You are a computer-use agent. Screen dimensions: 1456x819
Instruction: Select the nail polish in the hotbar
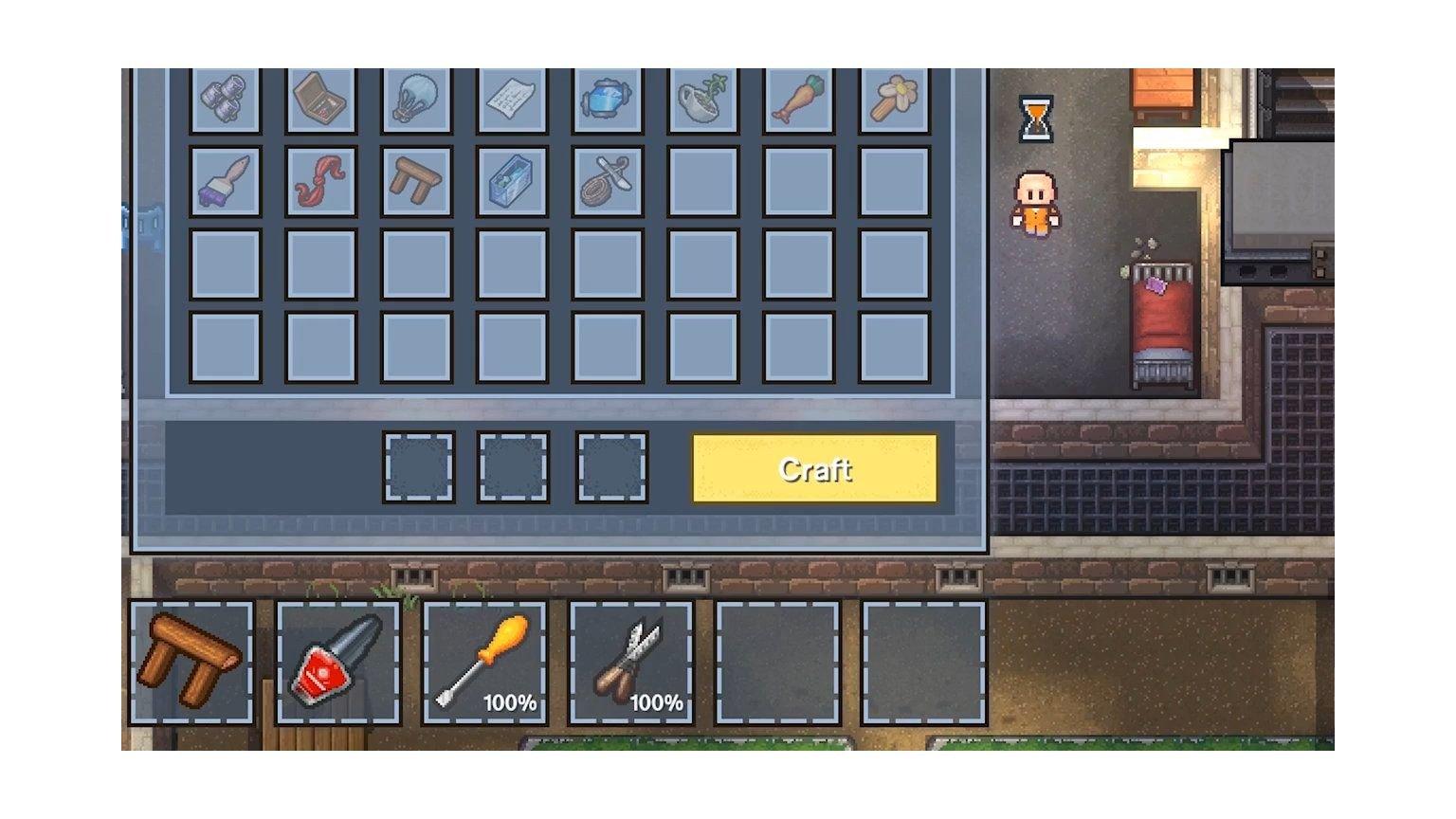point(337,662)
